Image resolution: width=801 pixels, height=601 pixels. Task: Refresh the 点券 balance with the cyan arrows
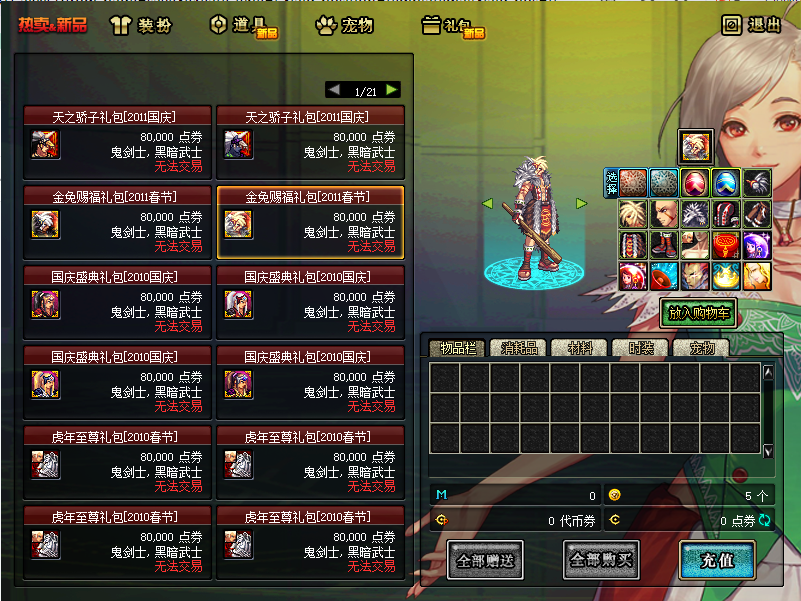pos(766,520)
